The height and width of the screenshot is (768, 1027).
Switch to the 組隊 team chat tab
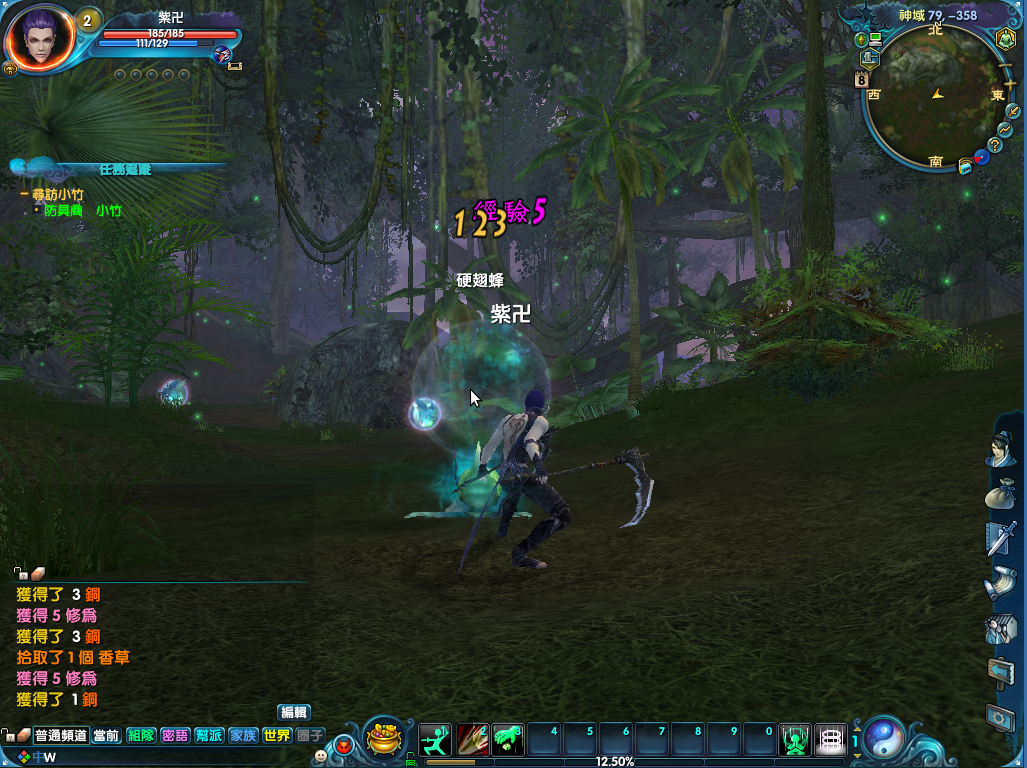[141, 735]
